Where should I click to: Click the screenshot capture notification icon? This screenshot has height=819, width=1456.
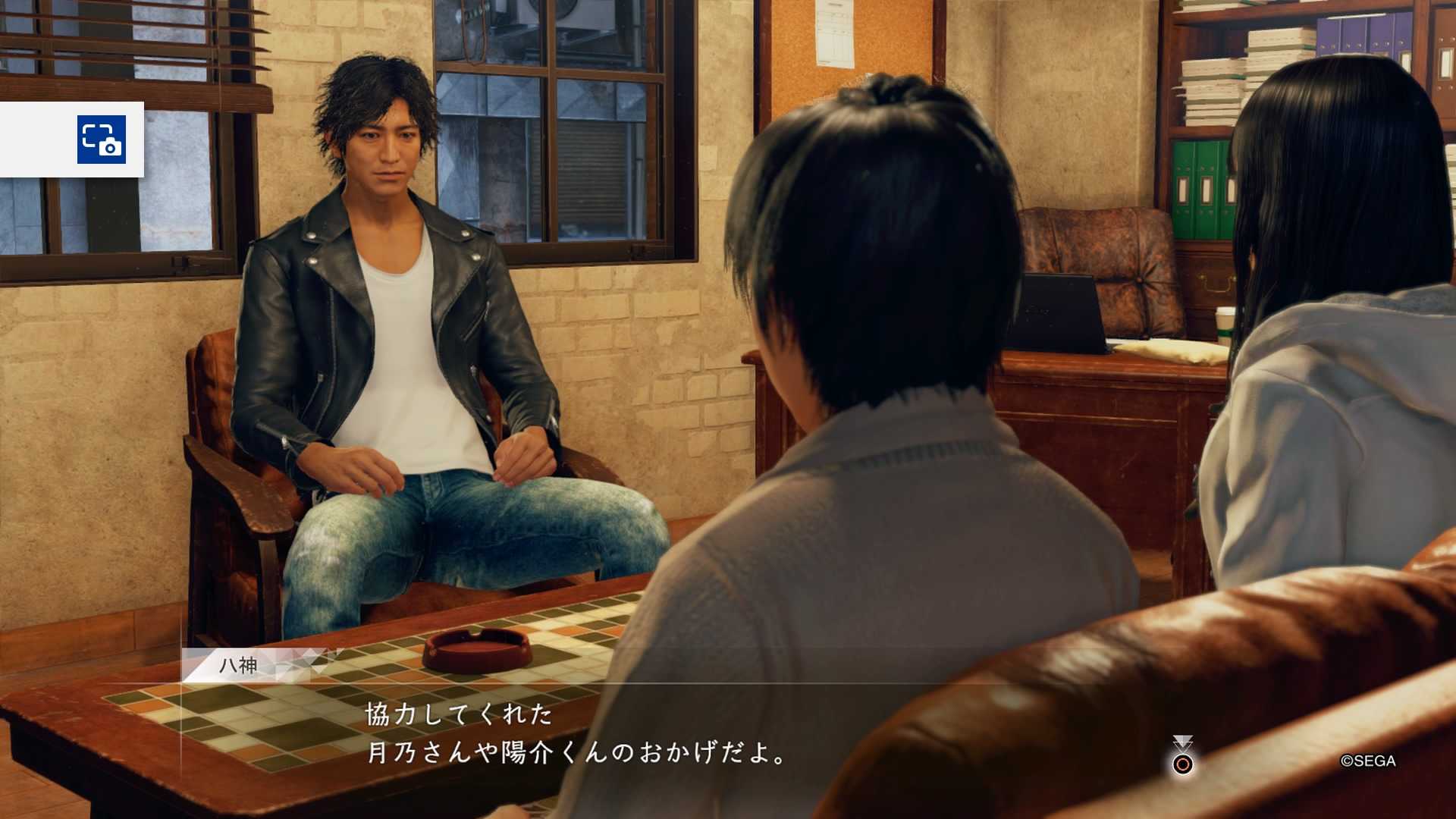tap(102, 140)
